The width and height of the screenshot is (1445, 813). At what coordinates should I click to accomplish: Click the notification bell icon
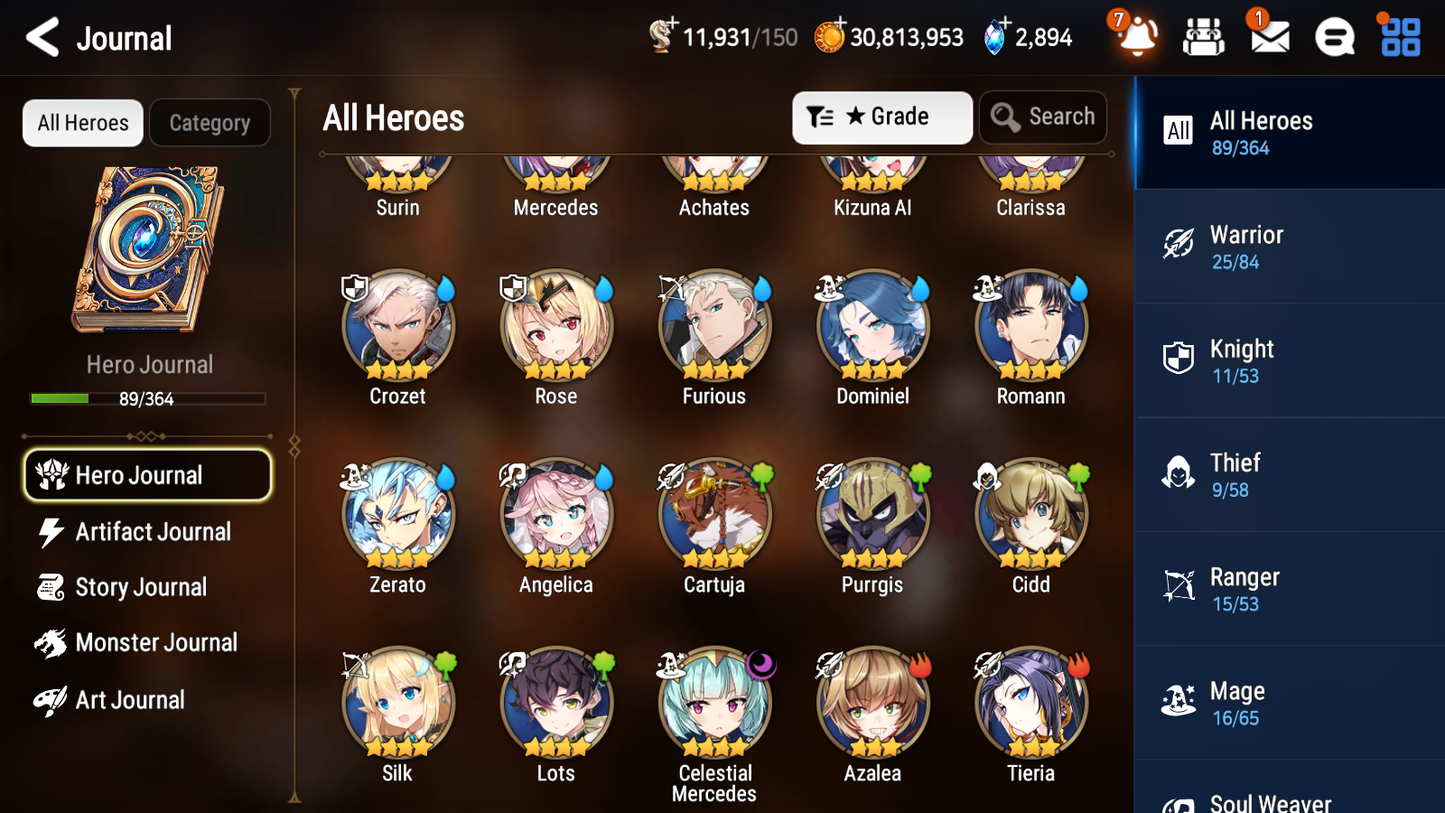click(1135, 38)
